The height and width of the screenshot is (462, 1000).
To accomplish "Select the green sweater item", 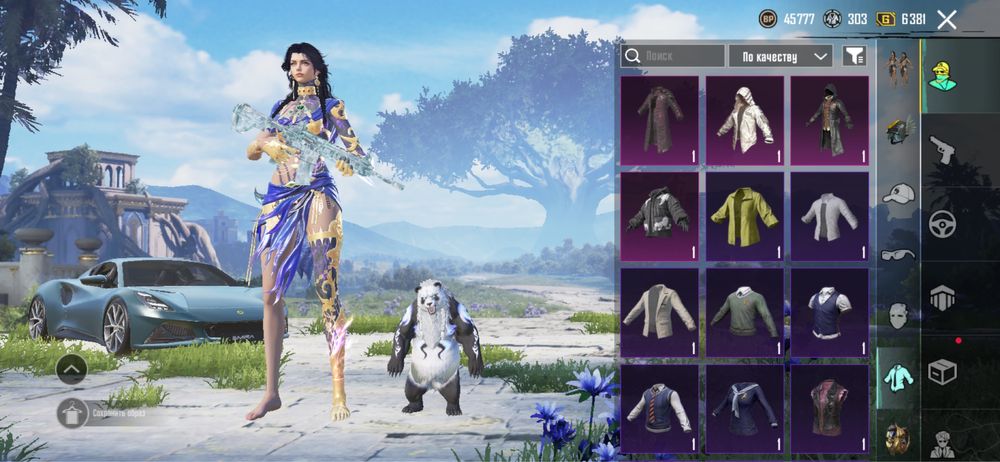I will point(745,312).
